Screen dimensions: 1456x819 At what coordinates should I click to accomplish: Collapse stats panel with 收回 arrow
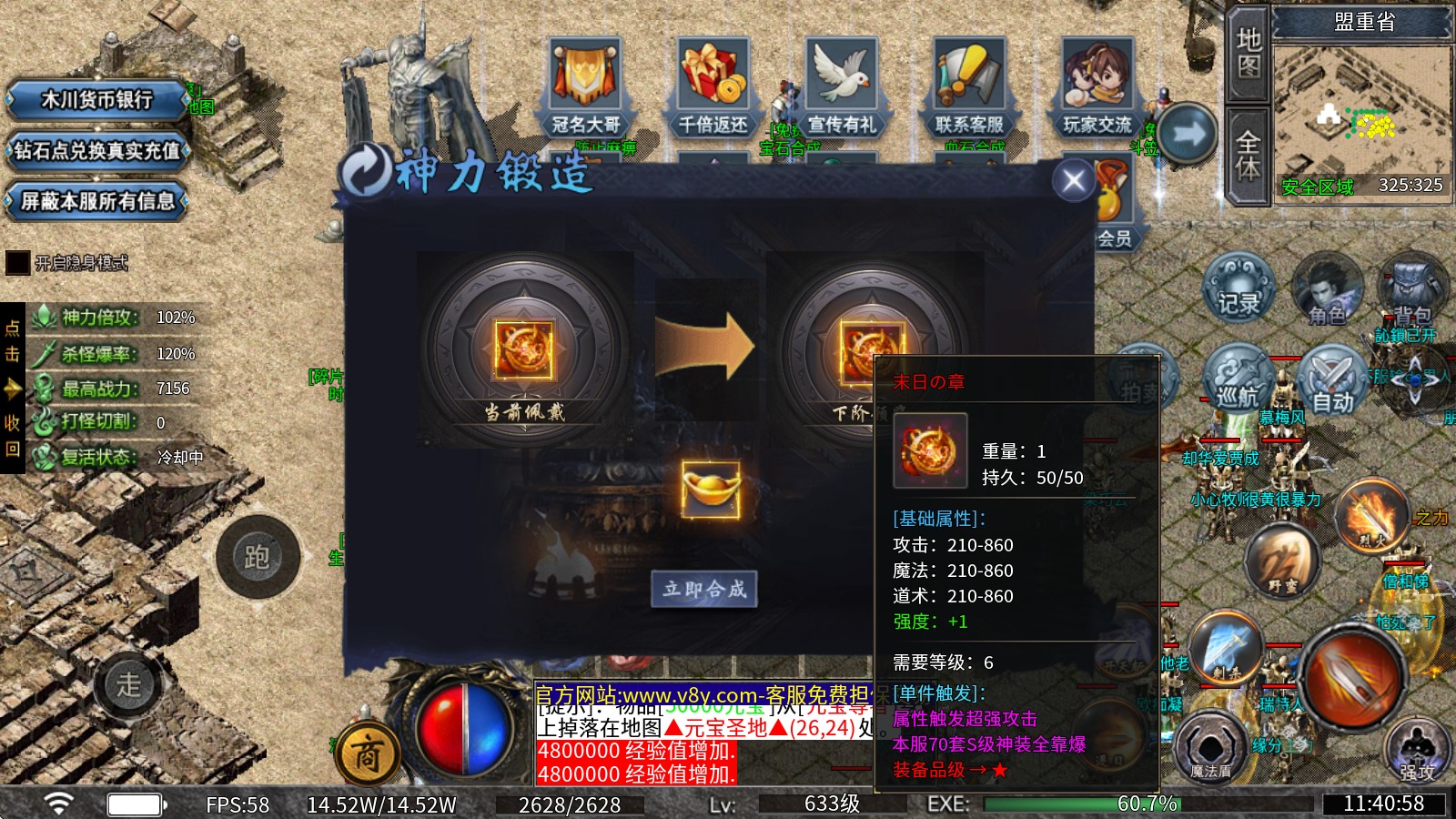(12, 388)
